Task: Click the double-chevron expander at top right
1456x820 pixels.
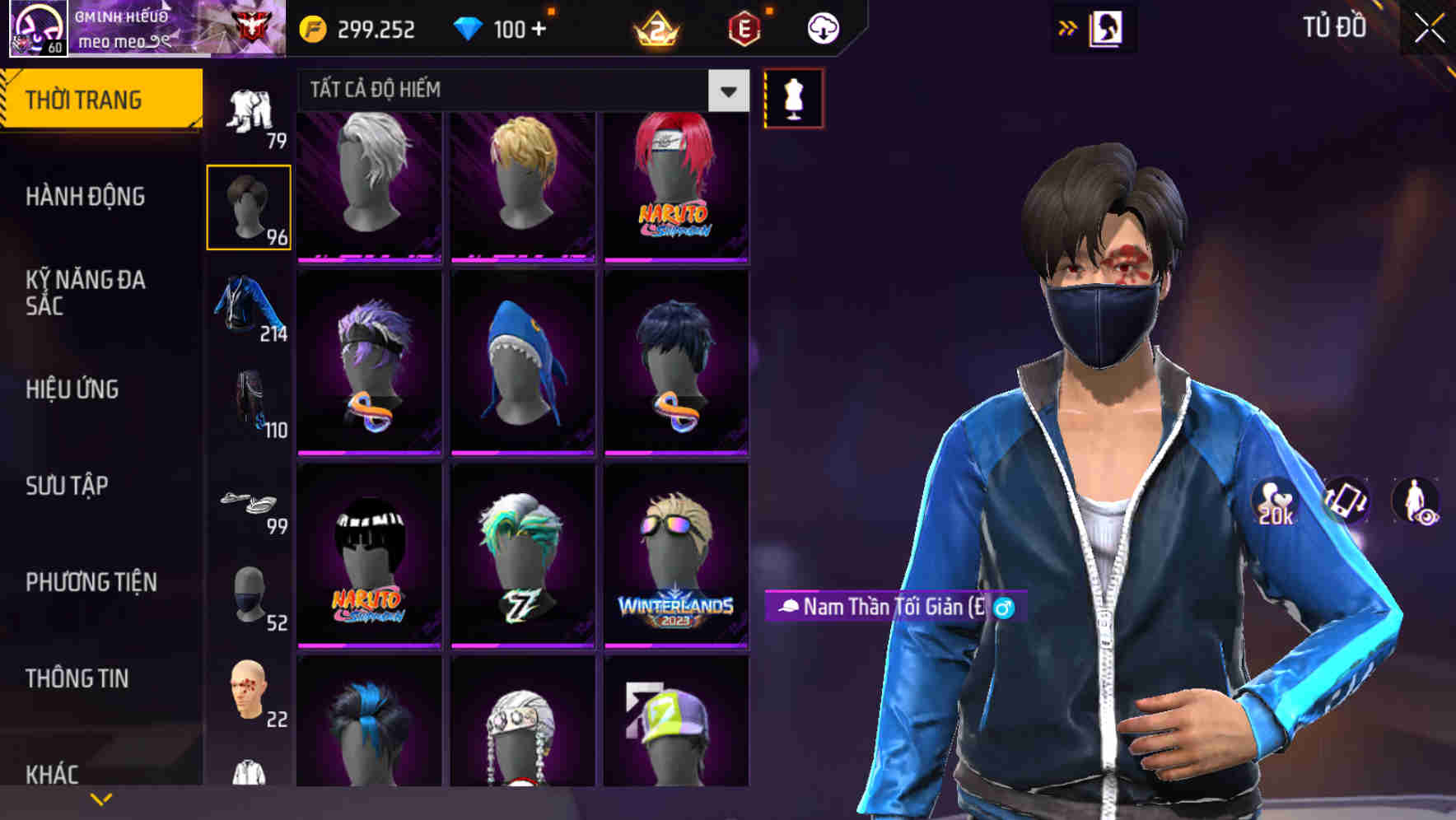Action: point(1066,26)
